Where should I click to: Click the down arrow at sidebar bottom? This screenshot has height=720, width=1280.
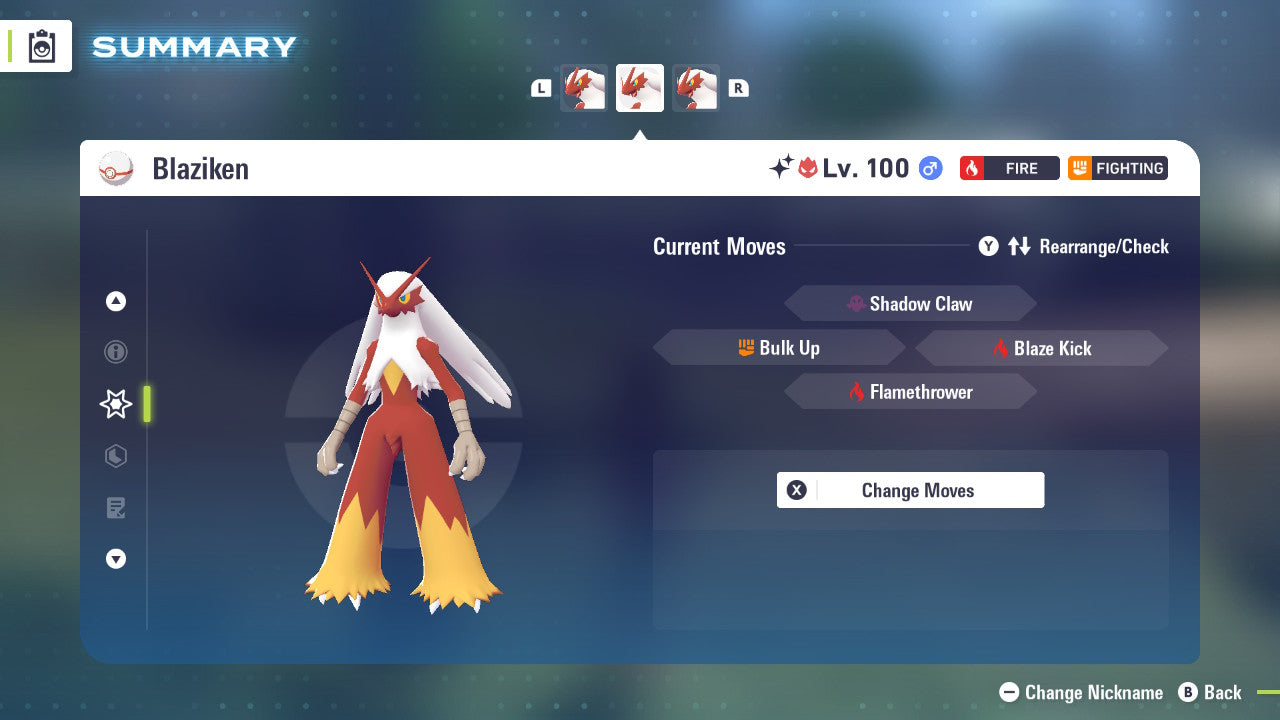pos(116,559)
